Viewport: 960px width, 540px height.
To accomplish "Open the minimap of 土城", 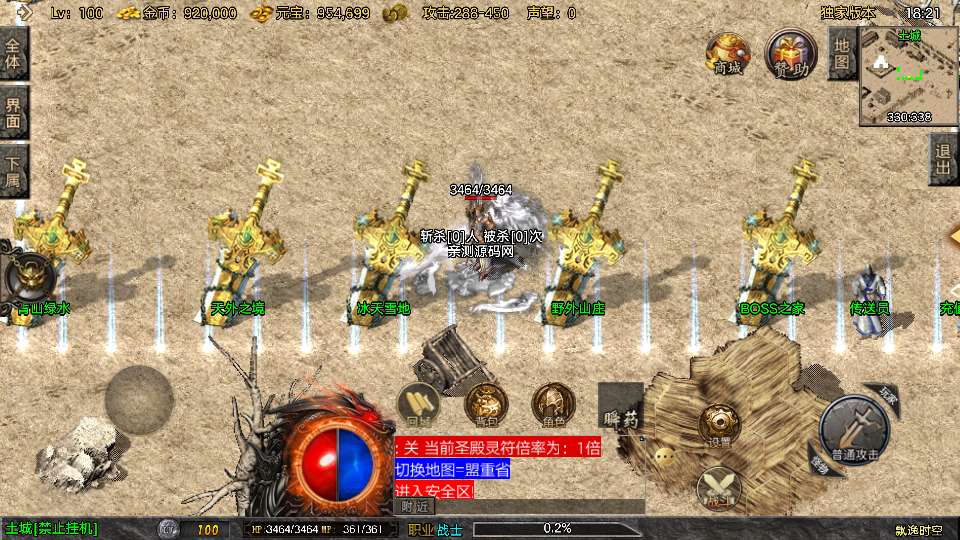I will coord(908,76).
